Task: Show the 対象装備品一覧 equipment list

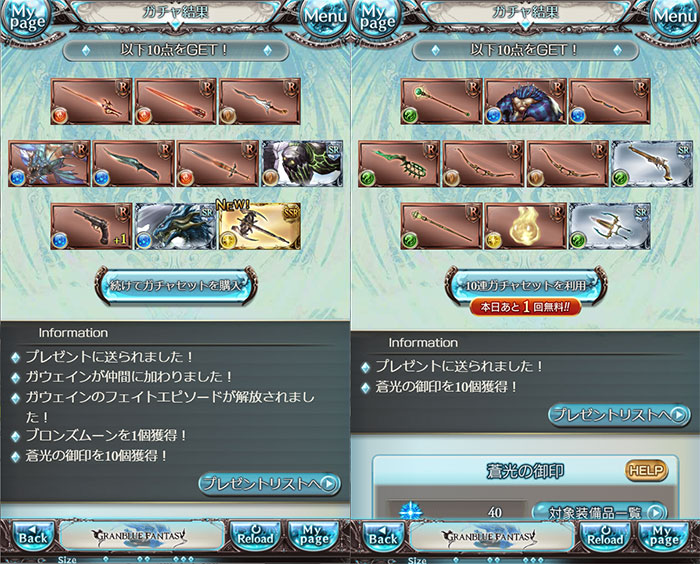Action: point(598,513)
